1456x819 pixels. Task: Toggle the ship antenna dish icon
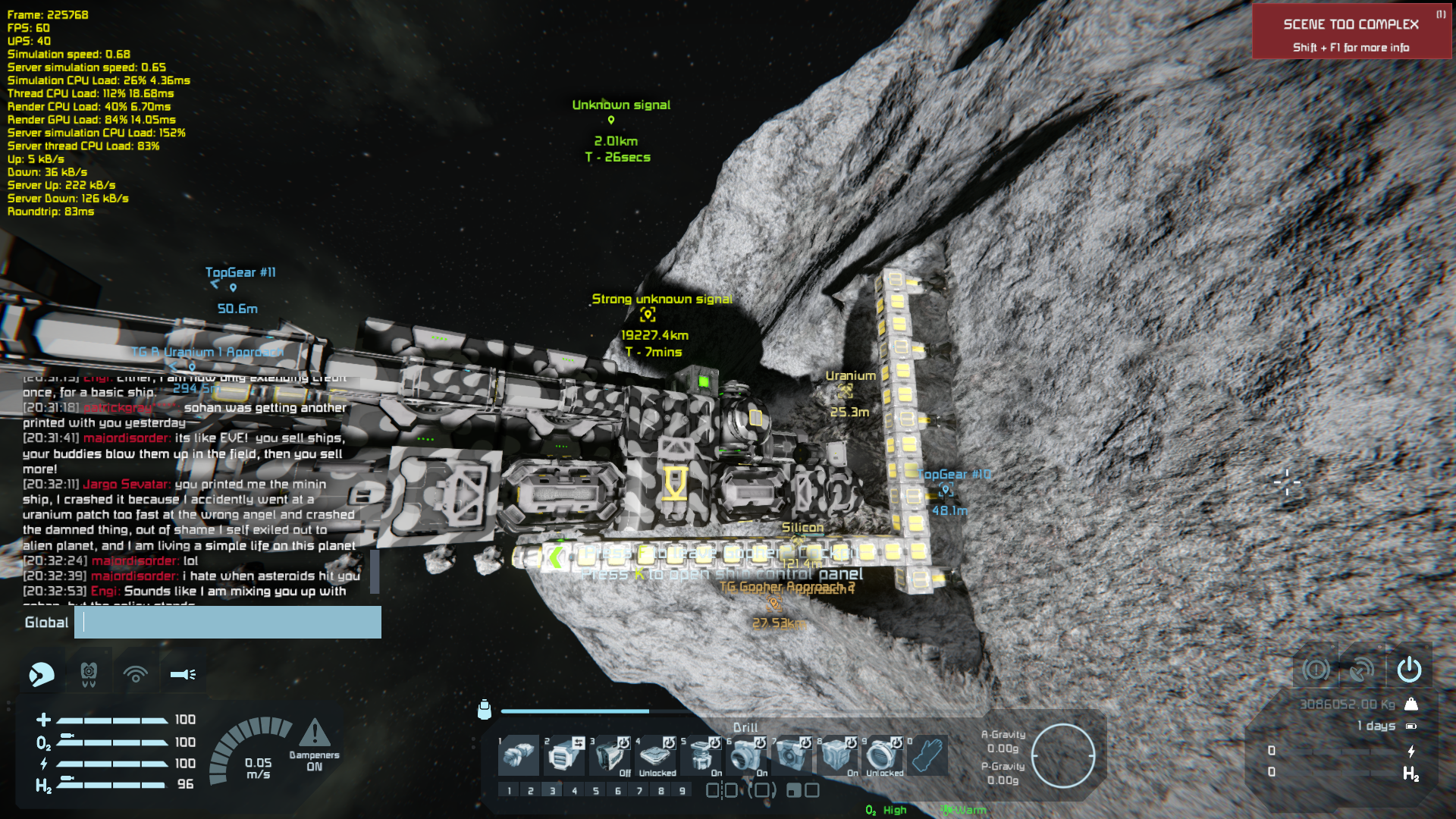(x=1362, y=670)
